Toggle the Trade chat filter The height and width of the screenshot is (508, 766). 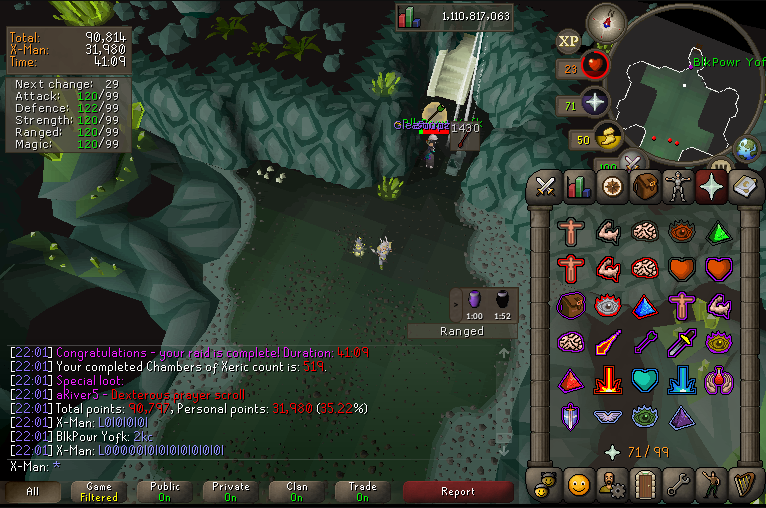coord(362,491)
